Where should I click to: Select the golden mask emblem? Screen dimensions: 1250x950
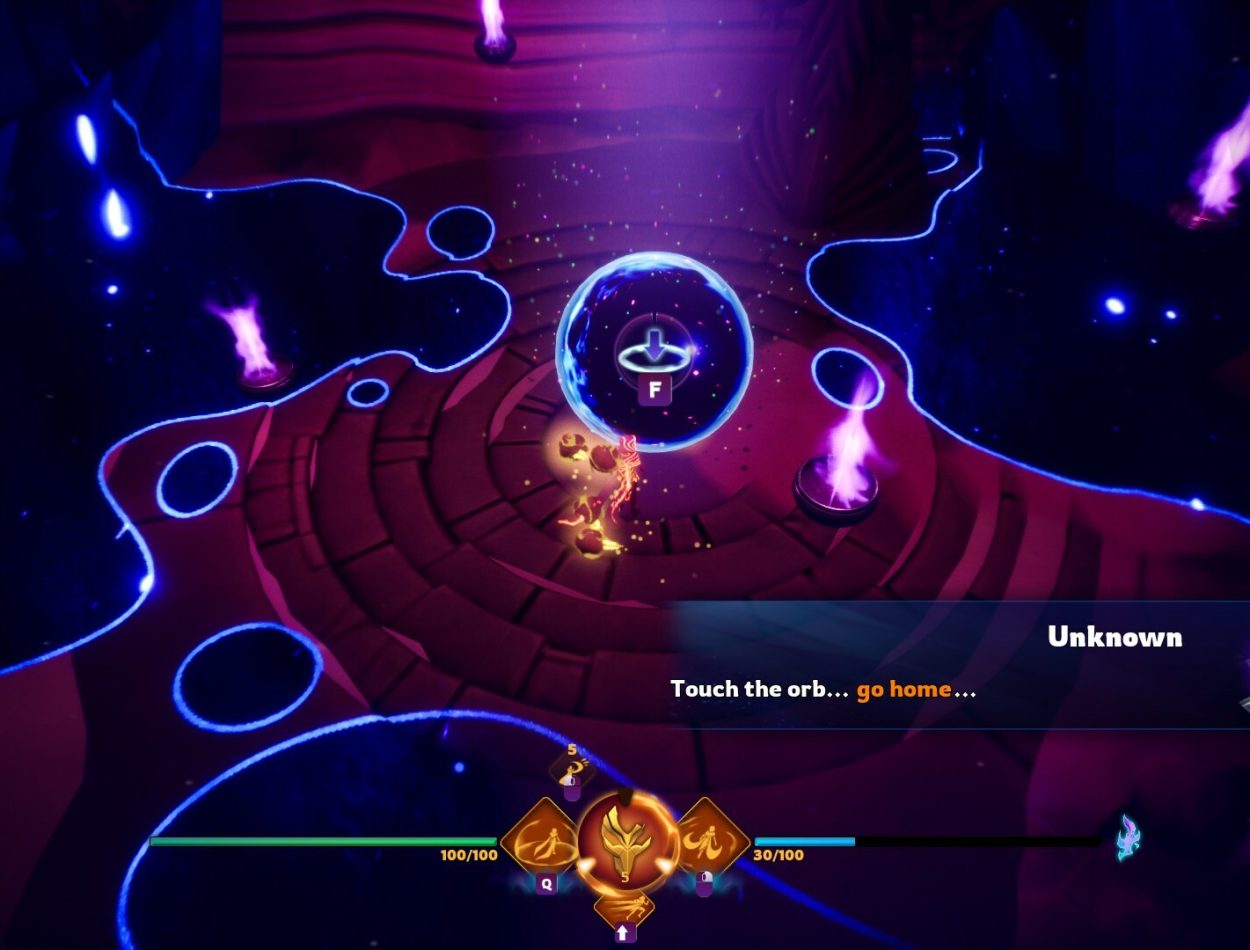tap(624, 841)
